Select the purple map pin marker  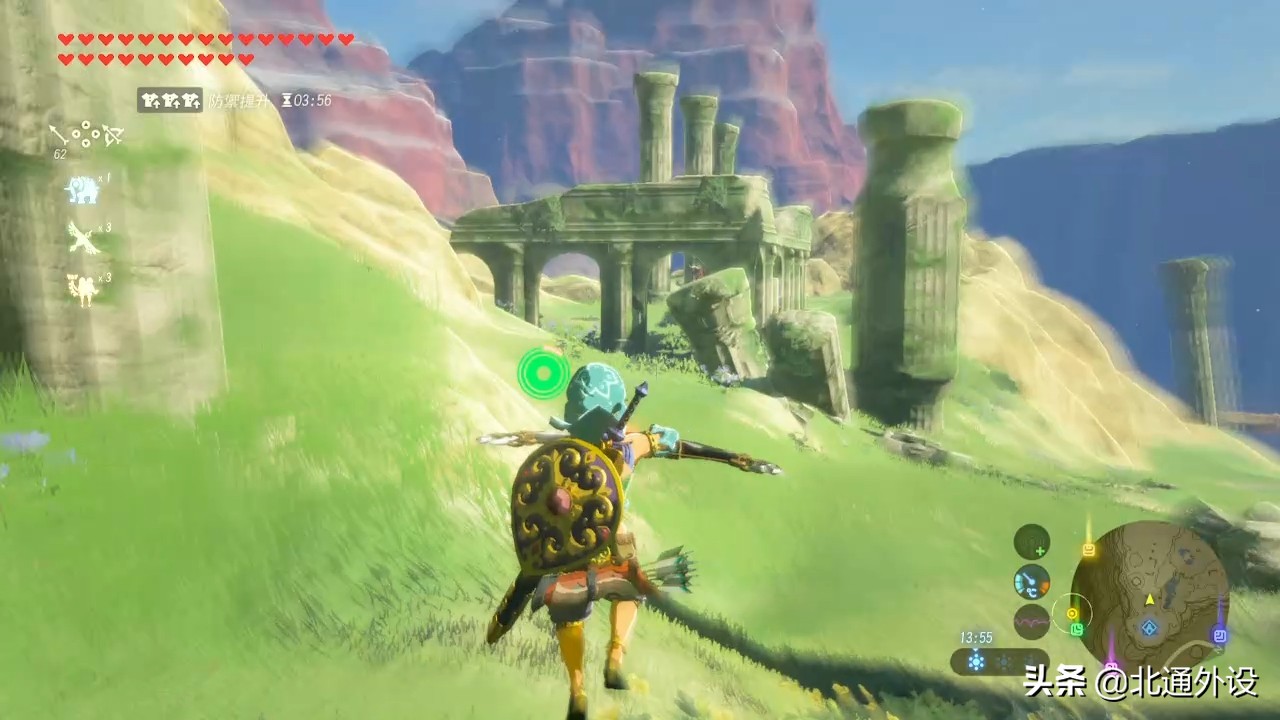coord(1219,634)
